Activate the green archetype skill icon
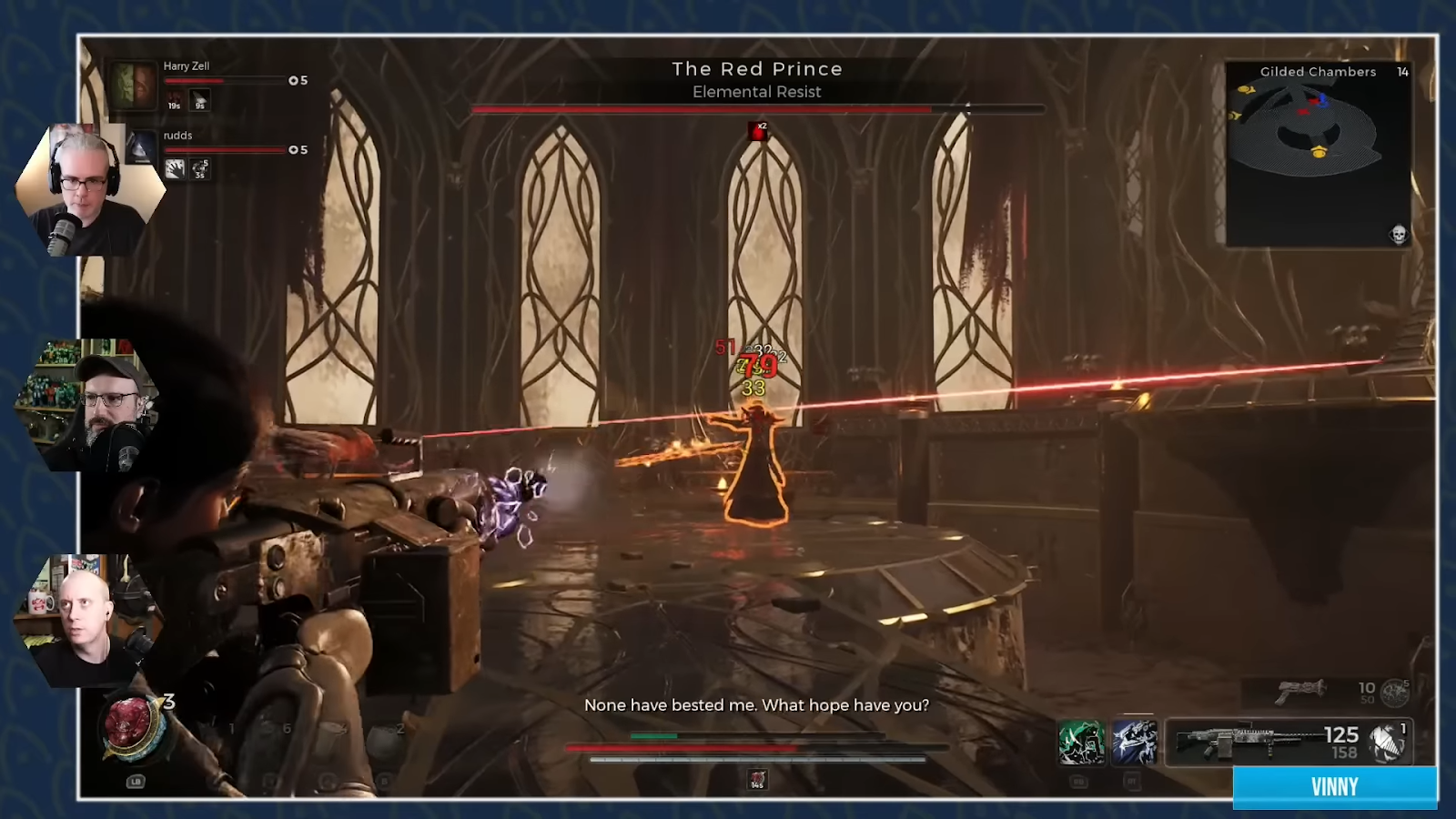1456x819 pixels. pyautogui.click(x=1081, y=742)
